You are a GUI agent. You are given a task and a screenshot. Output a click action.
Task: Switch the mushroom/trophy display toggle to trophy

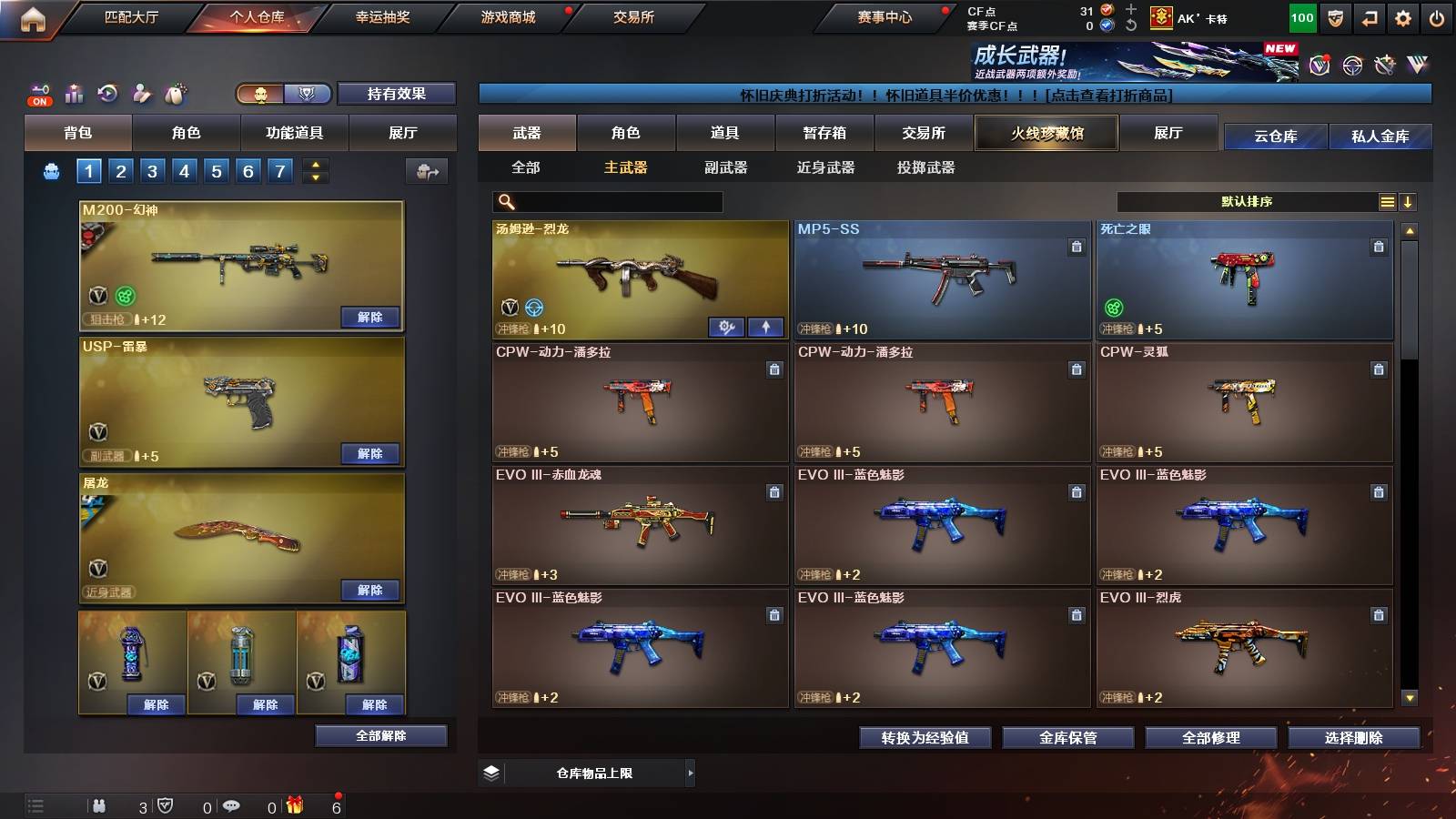coord(308,94)
